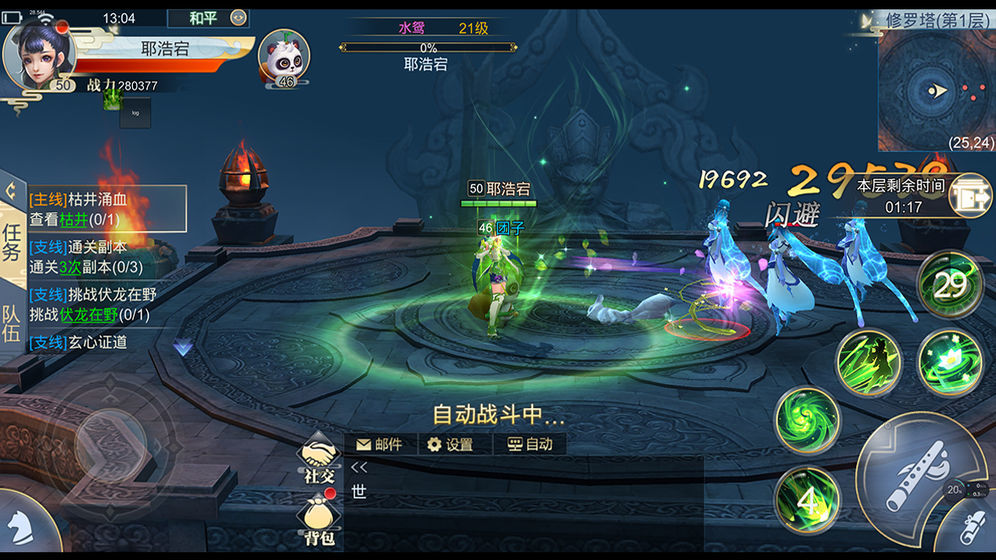Open the 设置 settings menu

coord(450,444)
